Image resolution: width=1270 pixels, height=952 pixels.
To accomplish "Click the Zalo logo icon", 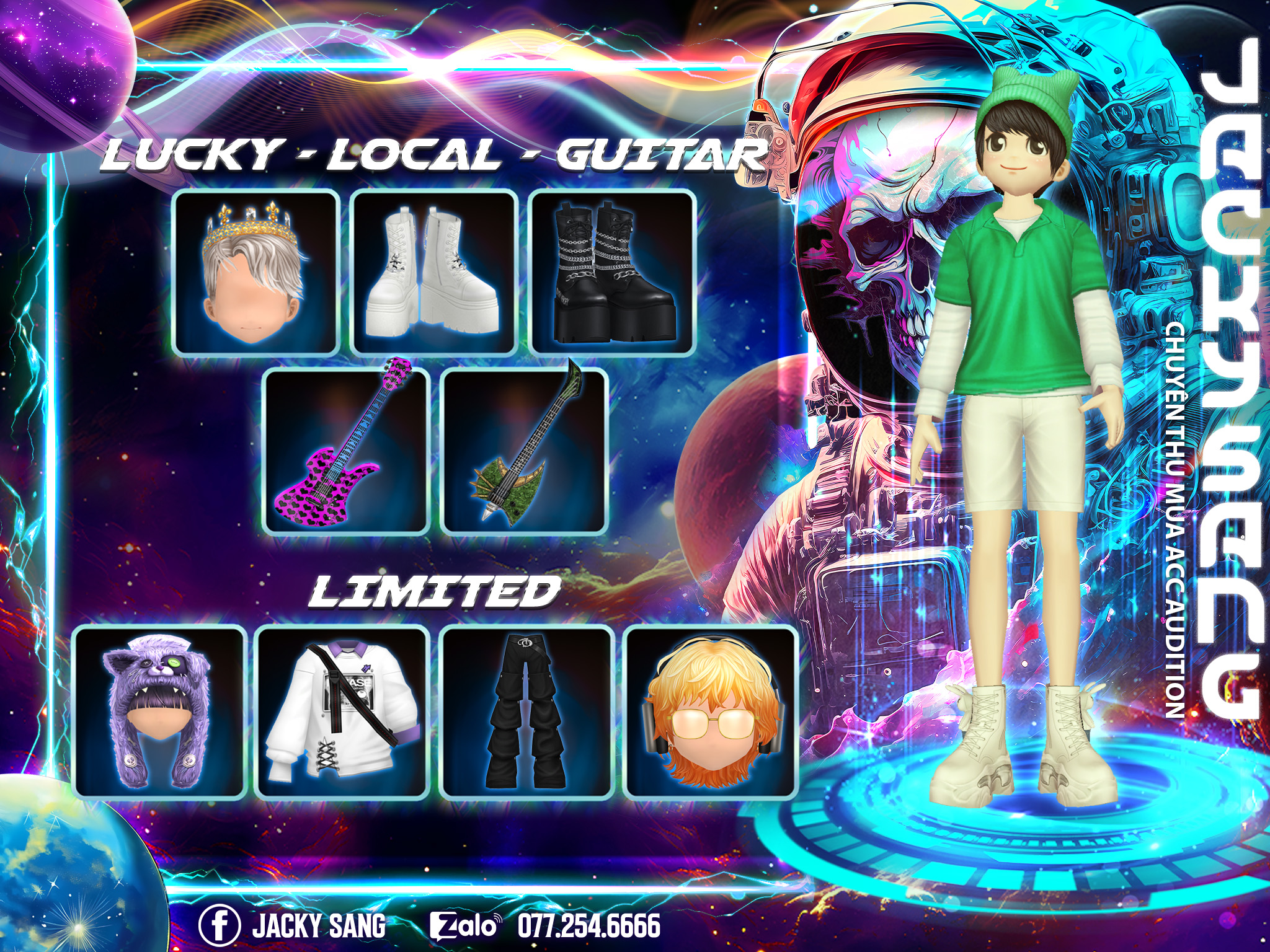I will pos(464,926).
